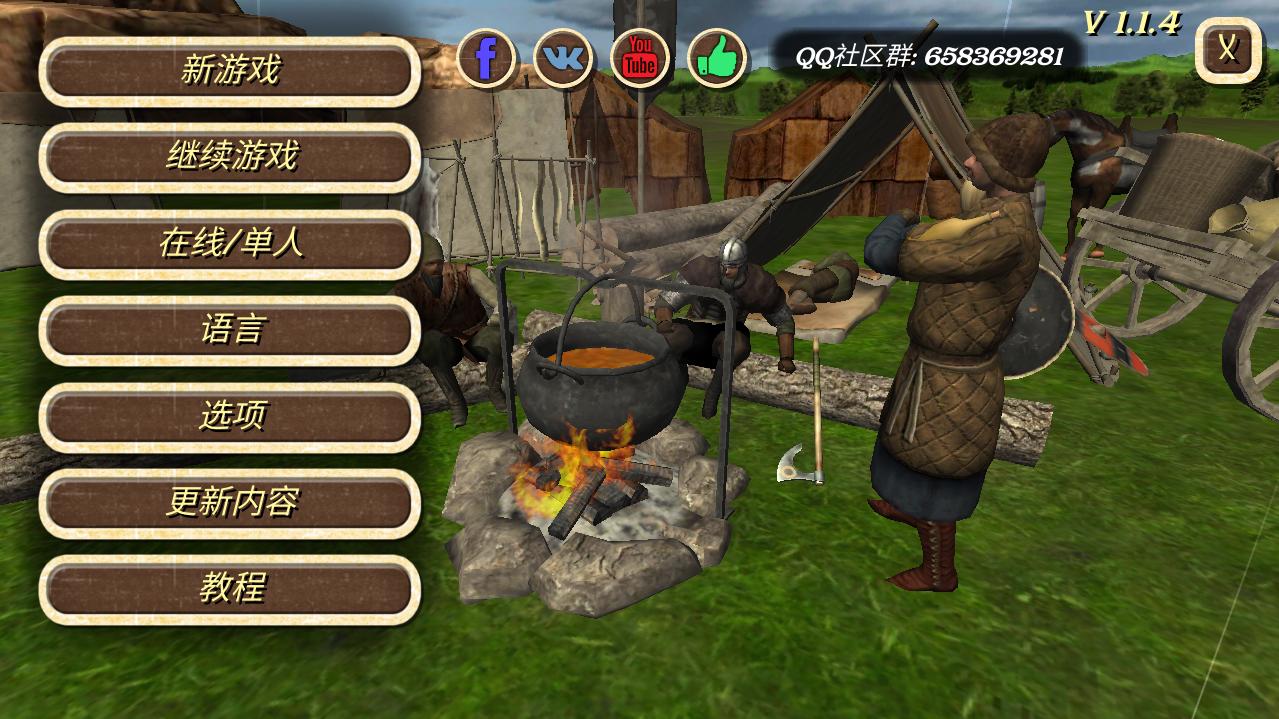1279x719 pixels.
Task: Open the 教程 tutorial
Action: [x=230, y=589]
